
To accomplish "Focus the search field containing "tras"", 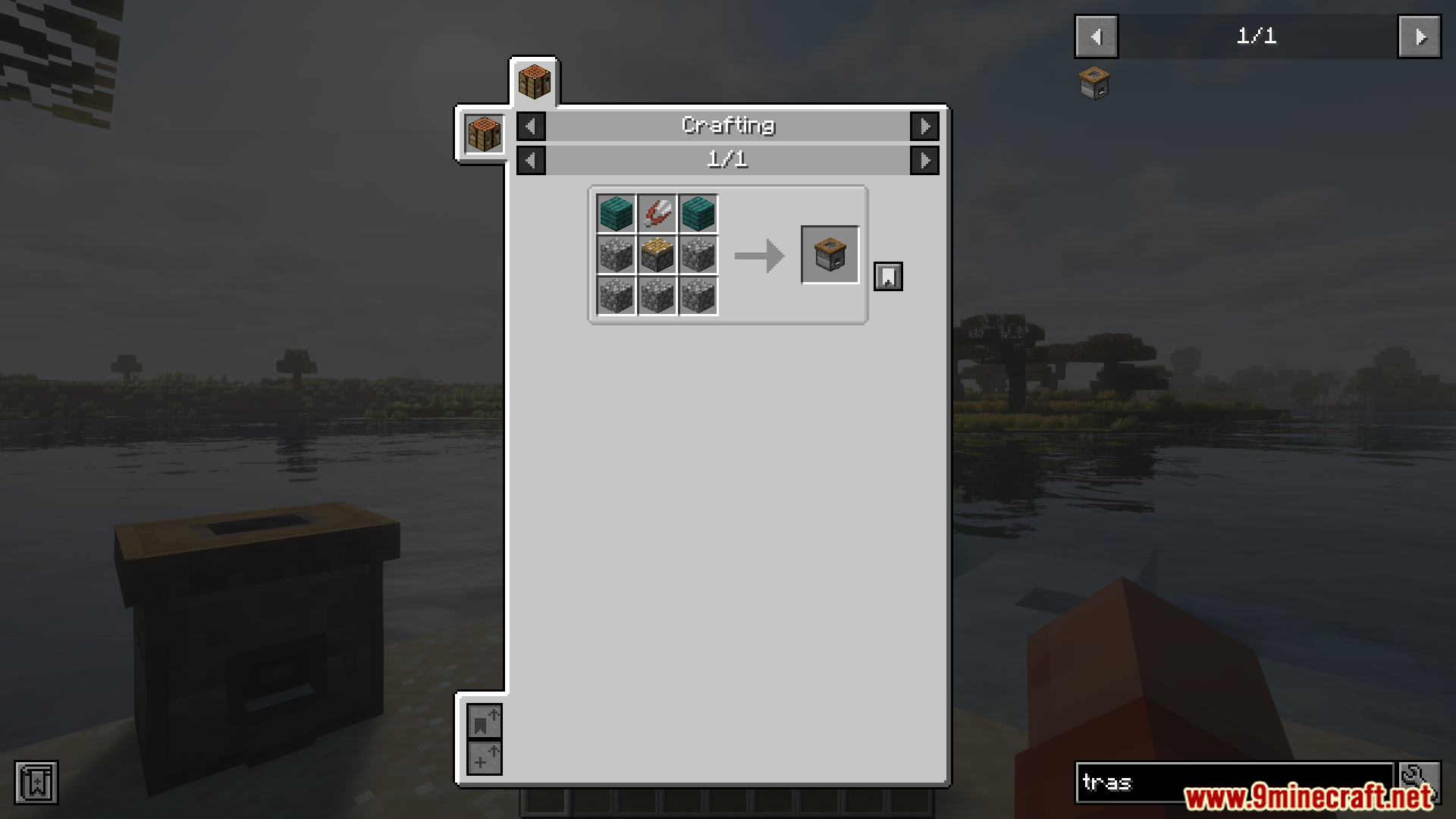I will coord(1232,782).
